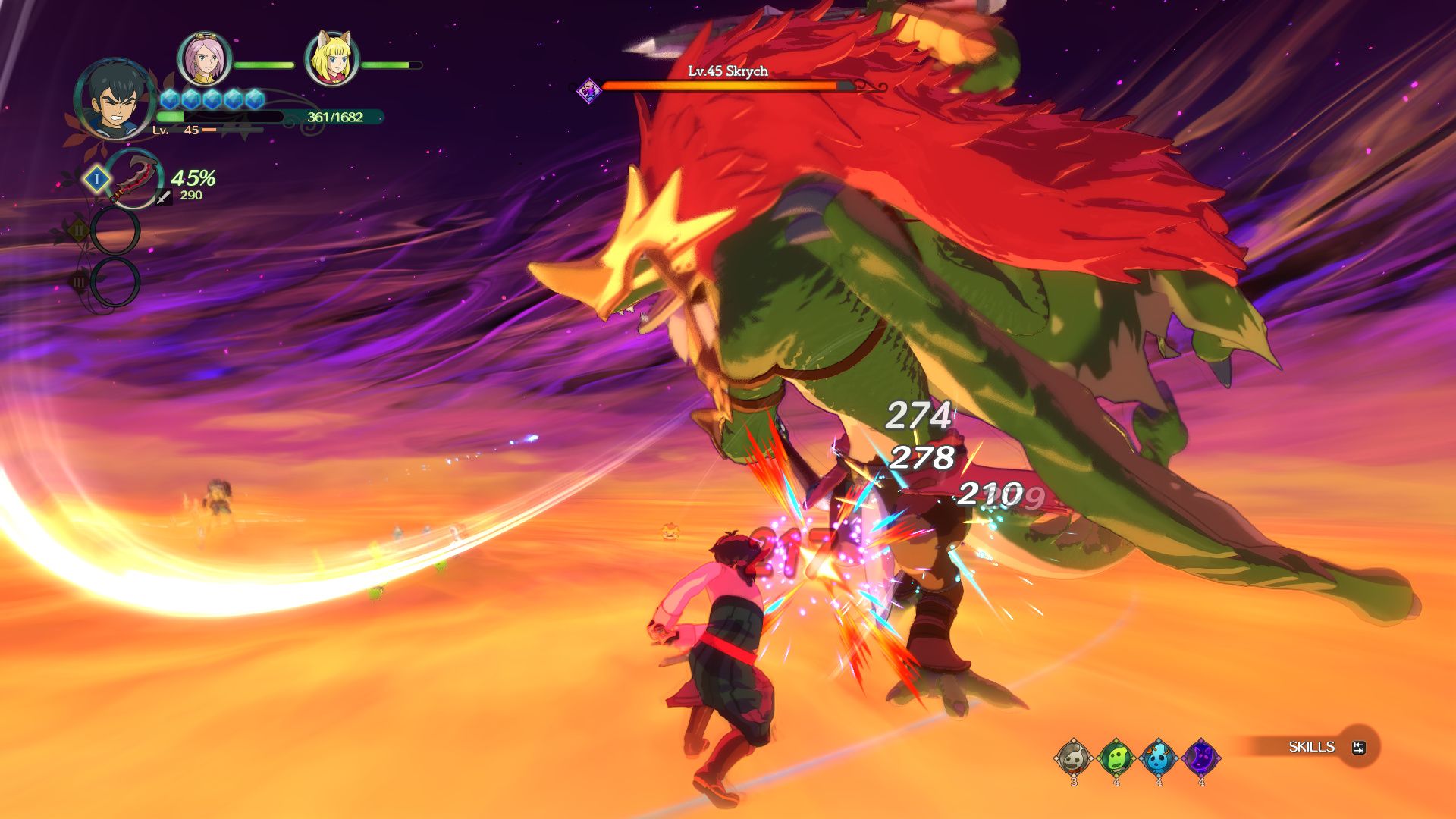Activate the blue horned higgledy icon
Screen dimensions: 1456x819
[x=1159, y=757]
